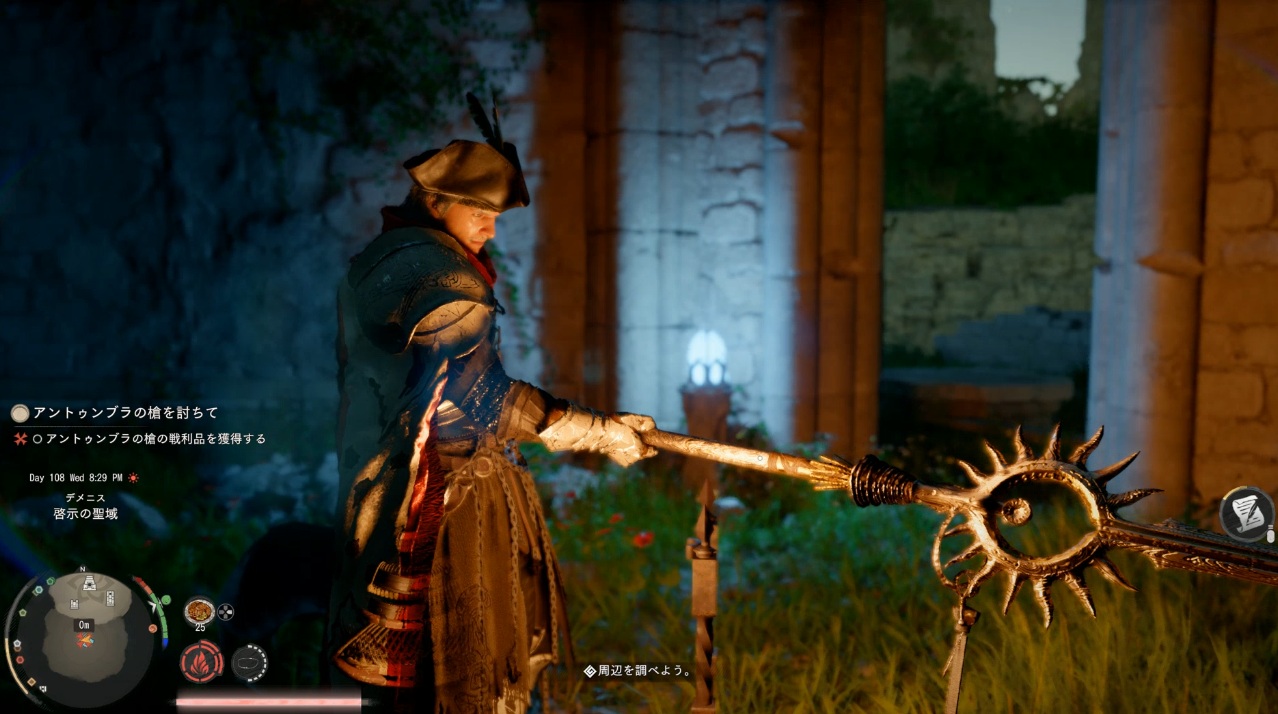
Task: Click the top tower marker on minimap
Action: tap(90, 583)
